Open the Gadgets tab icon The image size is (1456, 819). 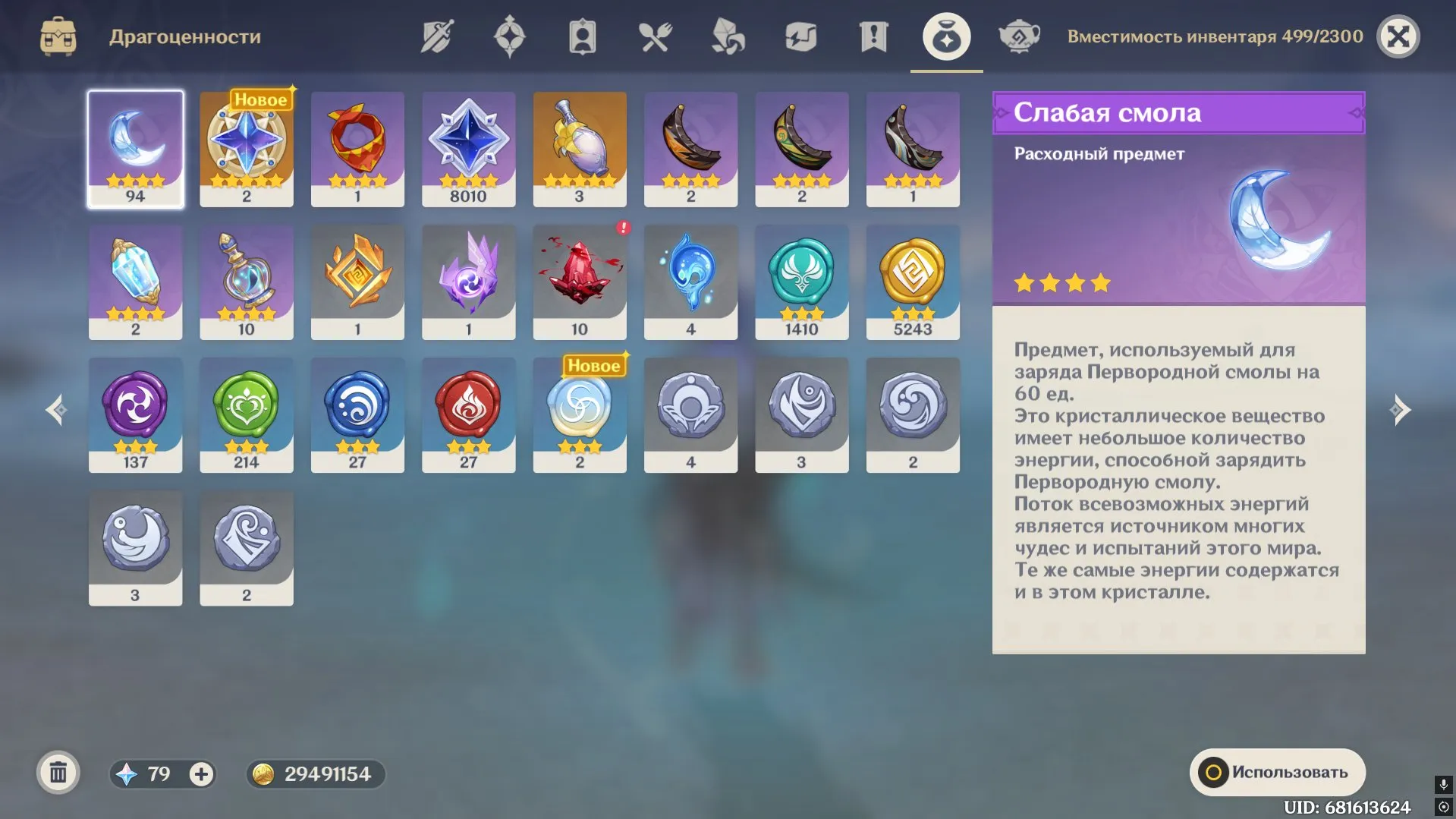799,35
